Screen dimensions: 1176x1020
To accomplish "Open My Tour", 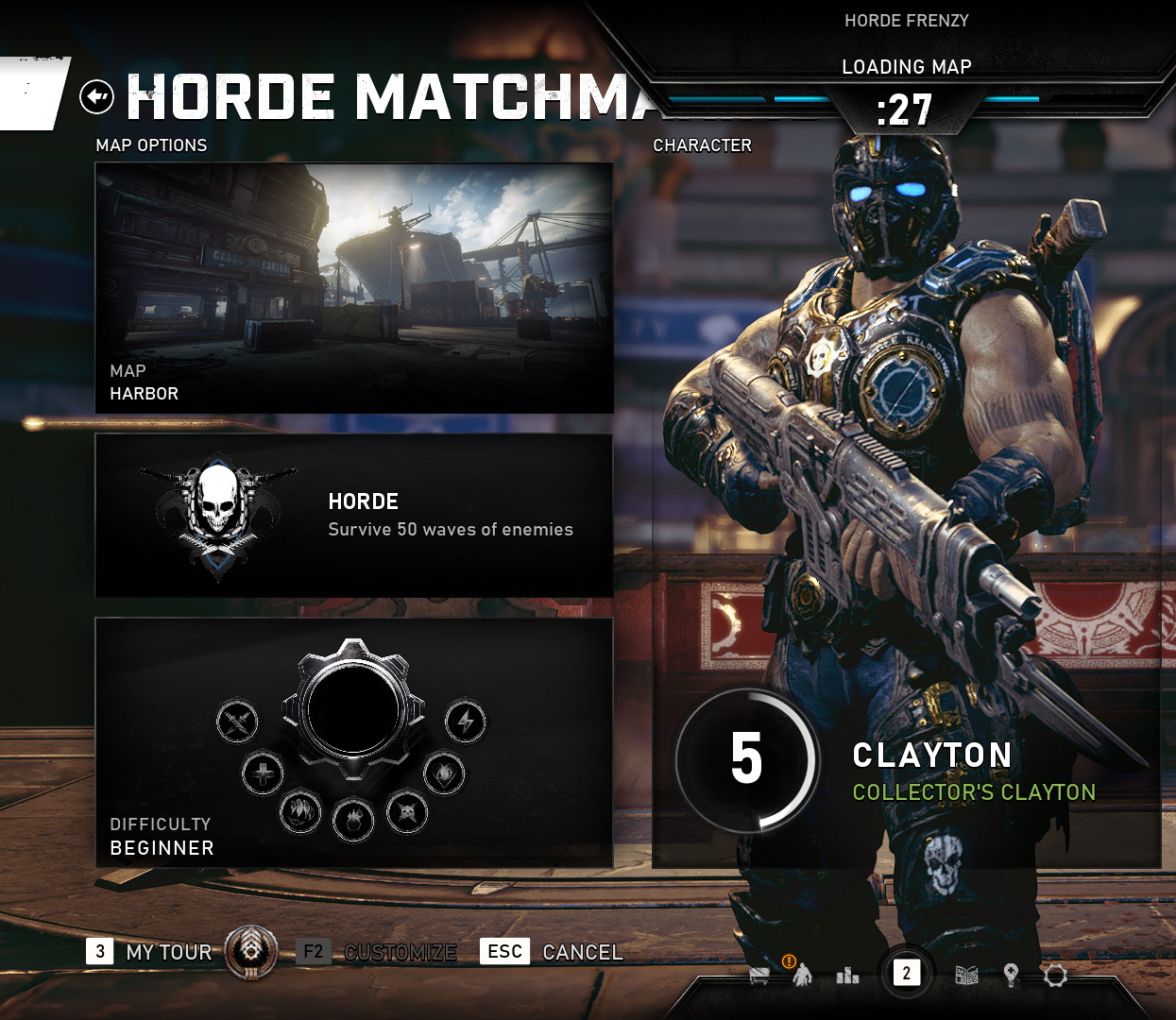I will 168,952.
